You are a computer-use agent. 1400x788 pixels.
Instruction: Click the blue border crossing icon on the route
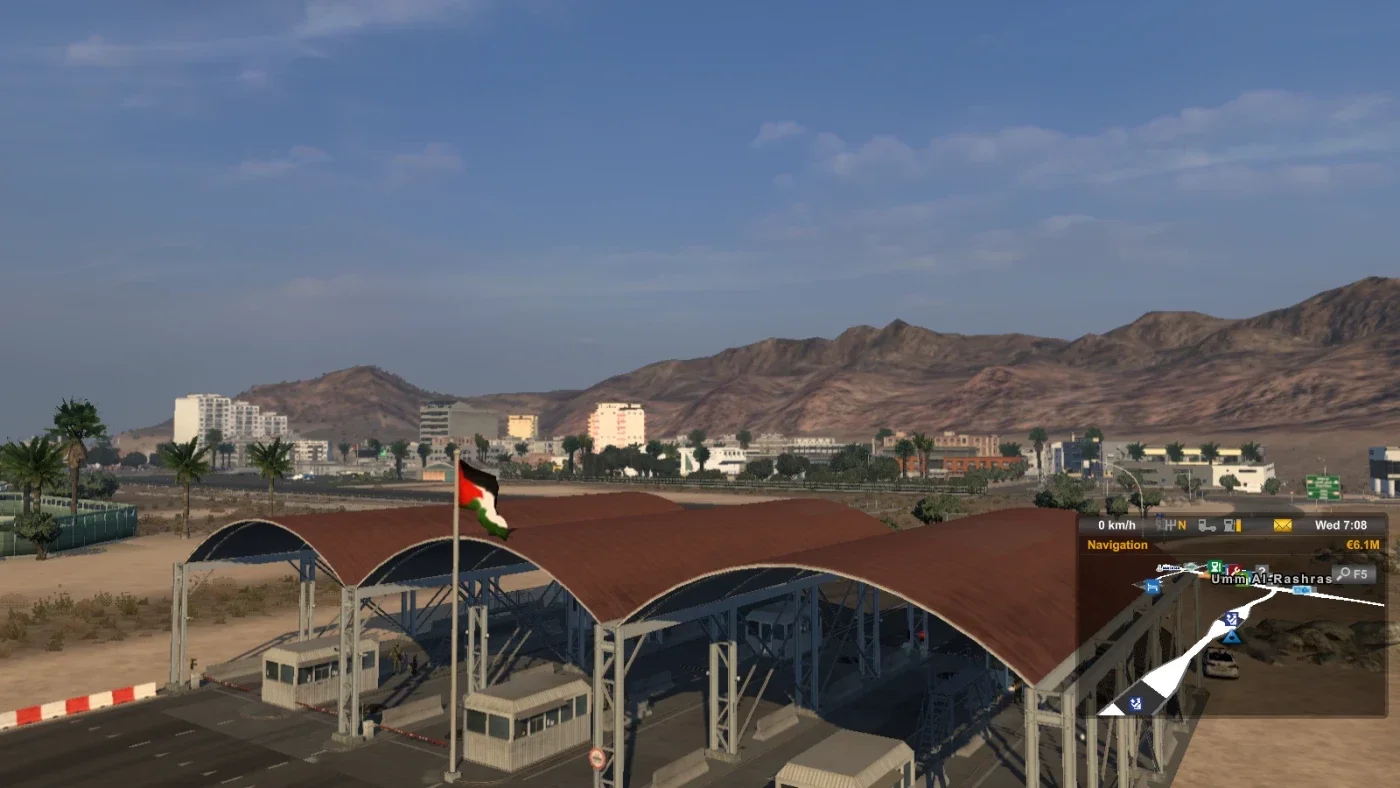click(1231, 619)
